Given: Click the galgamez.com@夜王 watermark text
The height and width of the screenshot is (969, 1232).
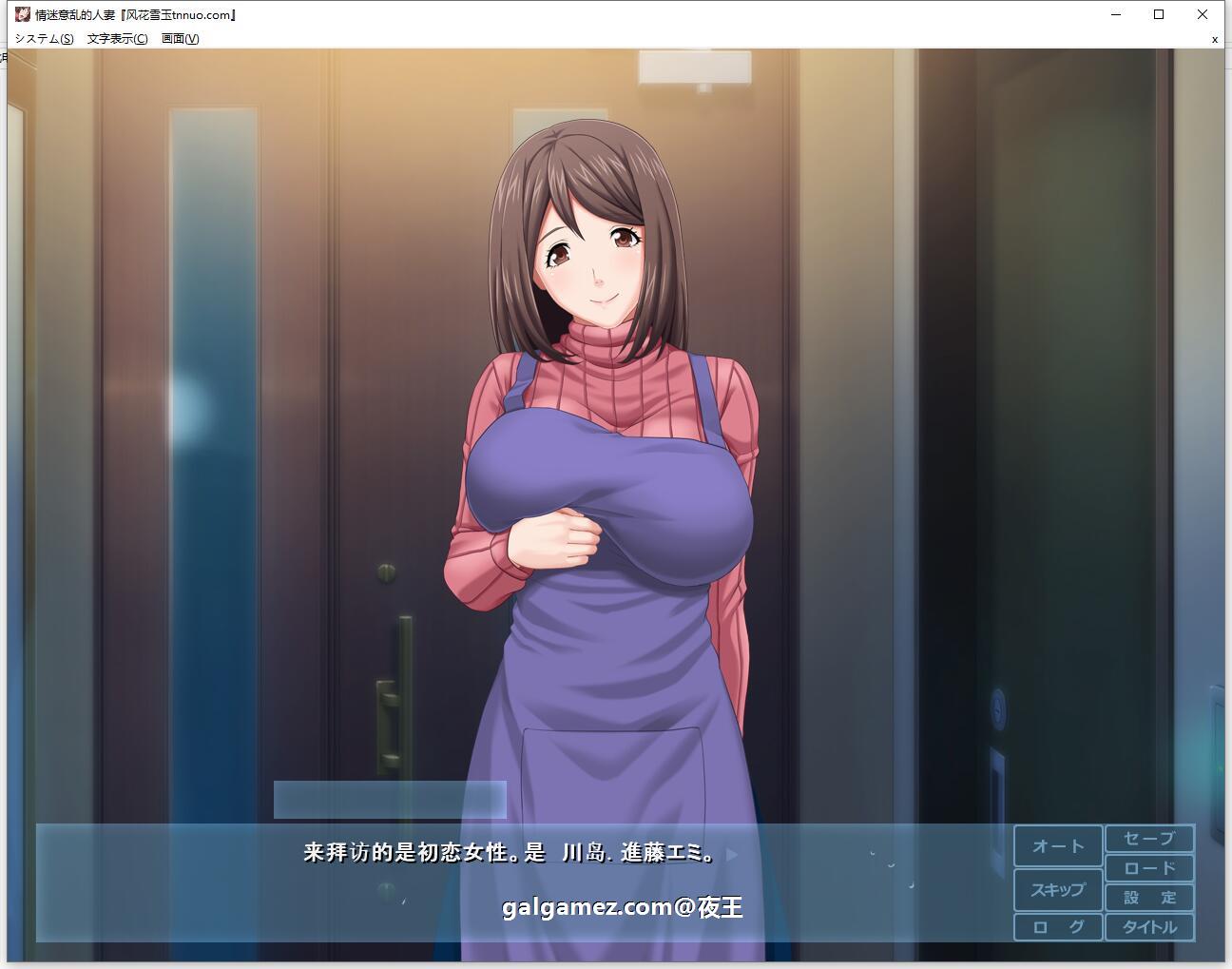Looking at the screenshot, I should (x=624, y=908).
